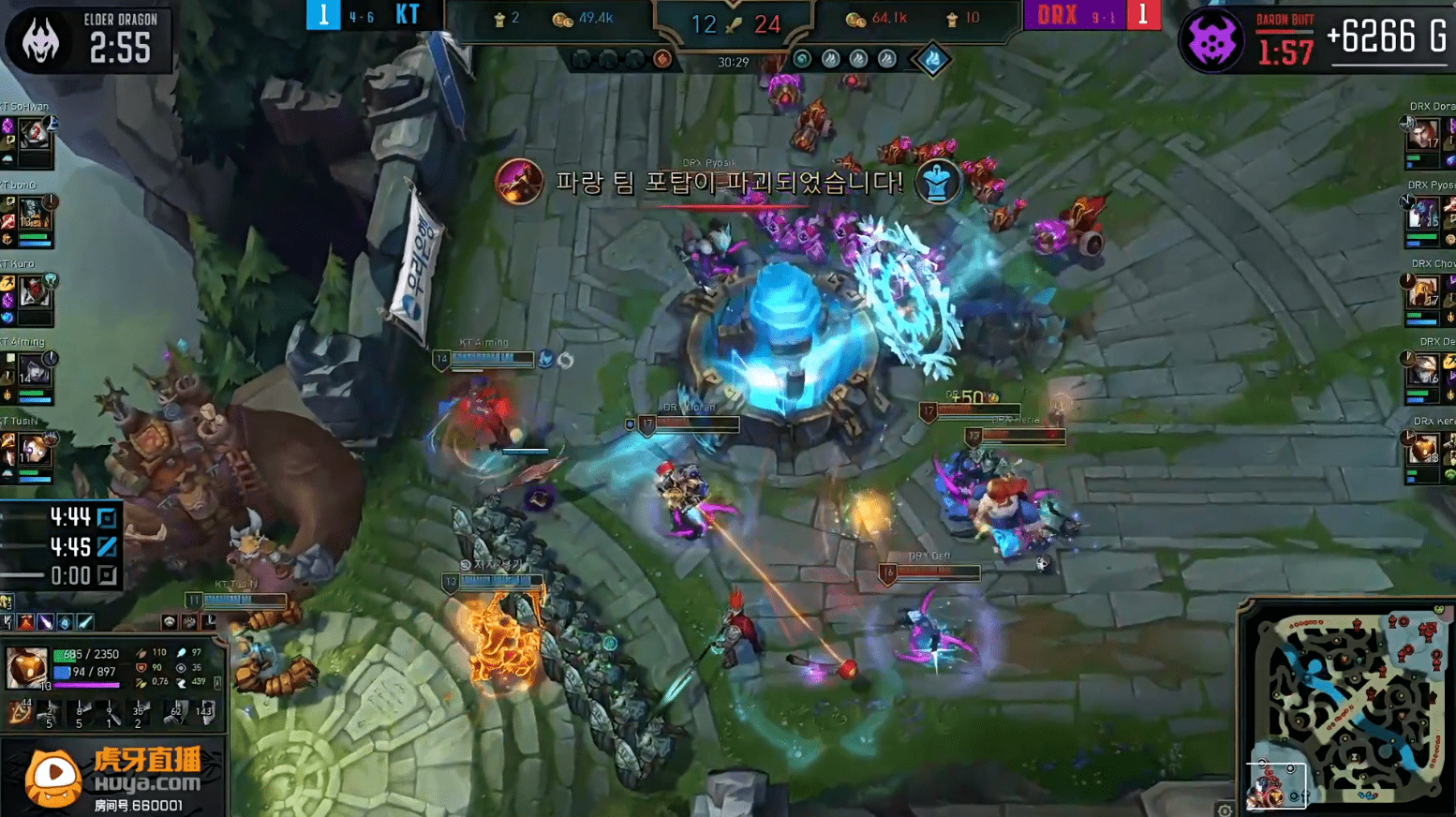Click the blue team's cloud dragon soul icon
Screen dimensions: 1456x817
pos(932,59)
